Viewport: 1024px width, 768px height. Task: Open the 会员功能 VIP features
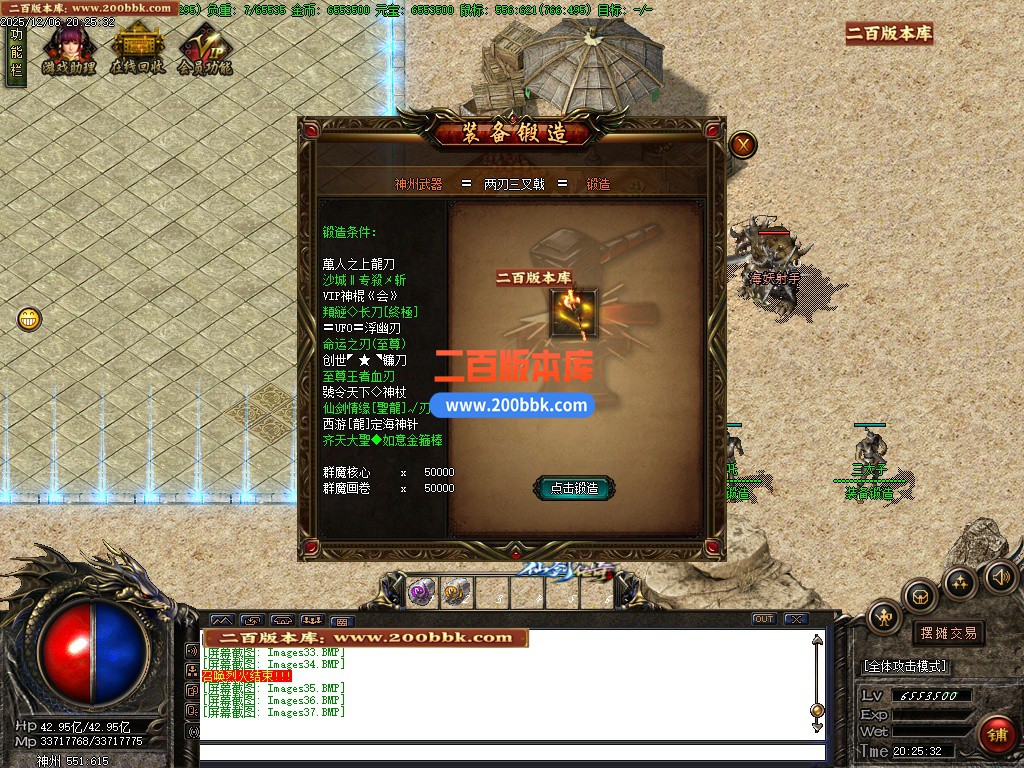point(205,48)
